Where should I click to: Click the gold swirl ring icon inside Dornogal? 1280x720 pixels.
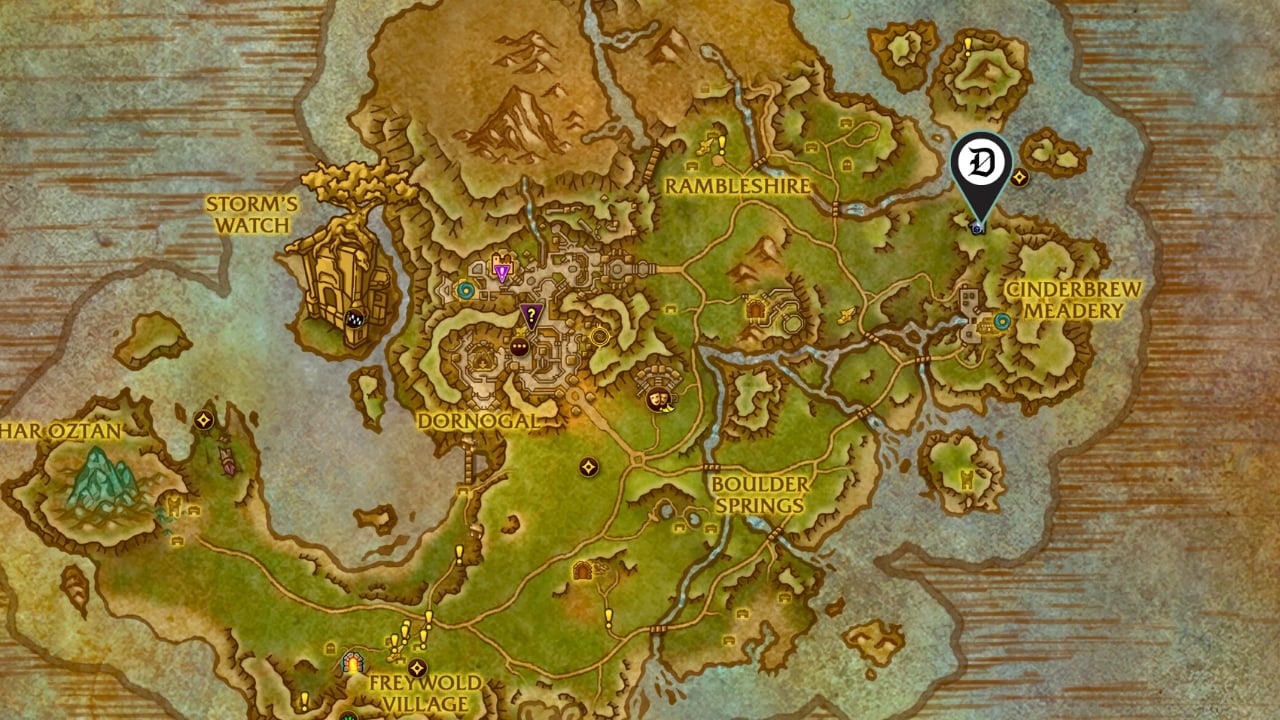[x=599, y=335]
